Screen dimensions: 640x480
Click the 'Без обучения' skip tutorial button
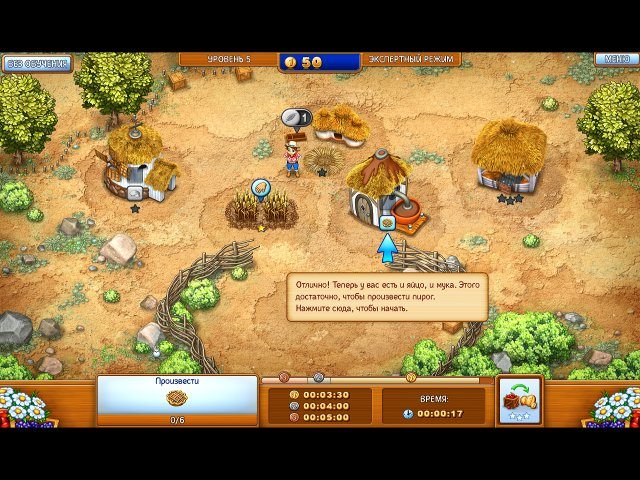click(x=38, y=63)
